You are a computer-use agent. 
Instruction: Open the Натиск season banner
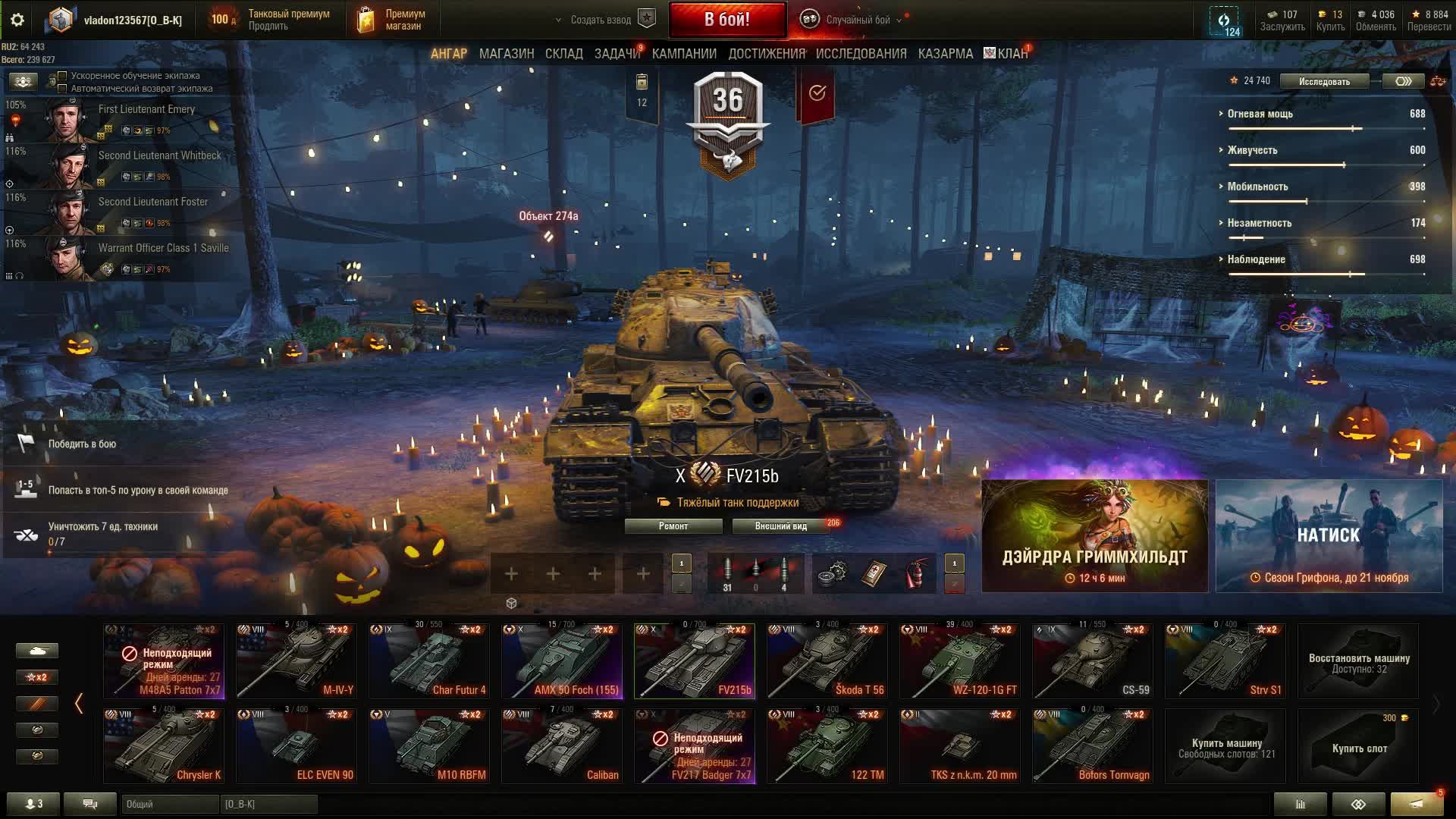point(1329,536)
